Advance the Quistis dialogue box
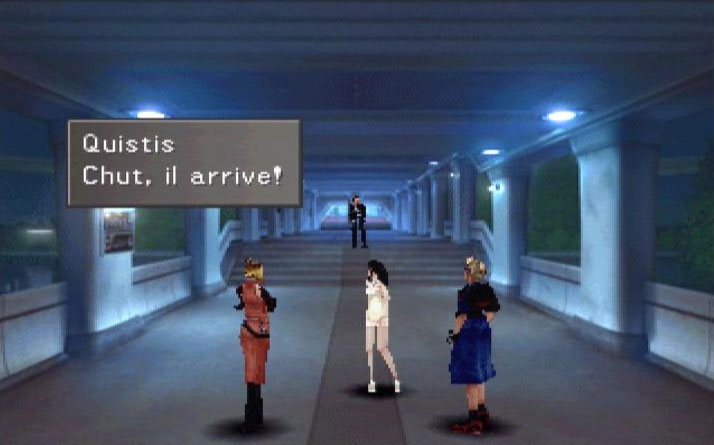 click(184, 163)
